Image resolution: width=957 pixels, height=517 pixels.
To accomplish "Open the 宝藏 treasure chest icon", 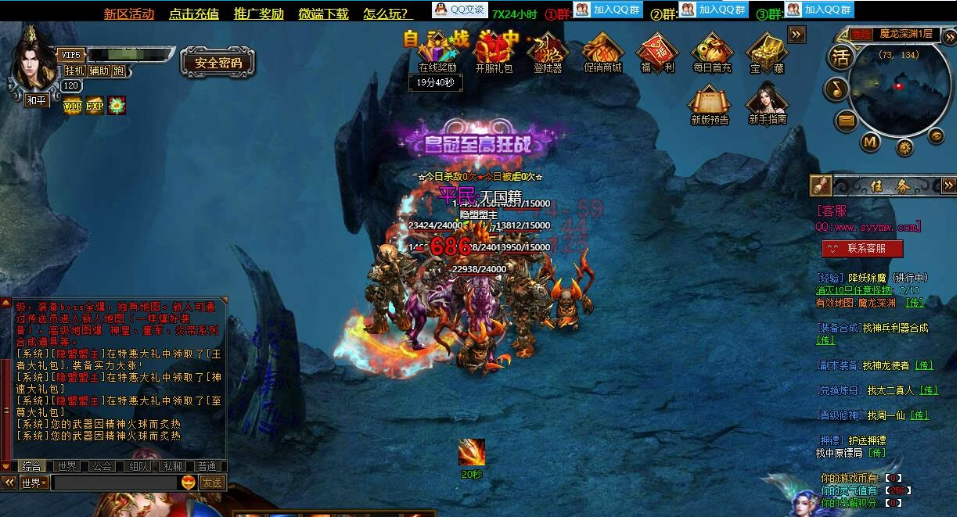I will pos(766,52).
